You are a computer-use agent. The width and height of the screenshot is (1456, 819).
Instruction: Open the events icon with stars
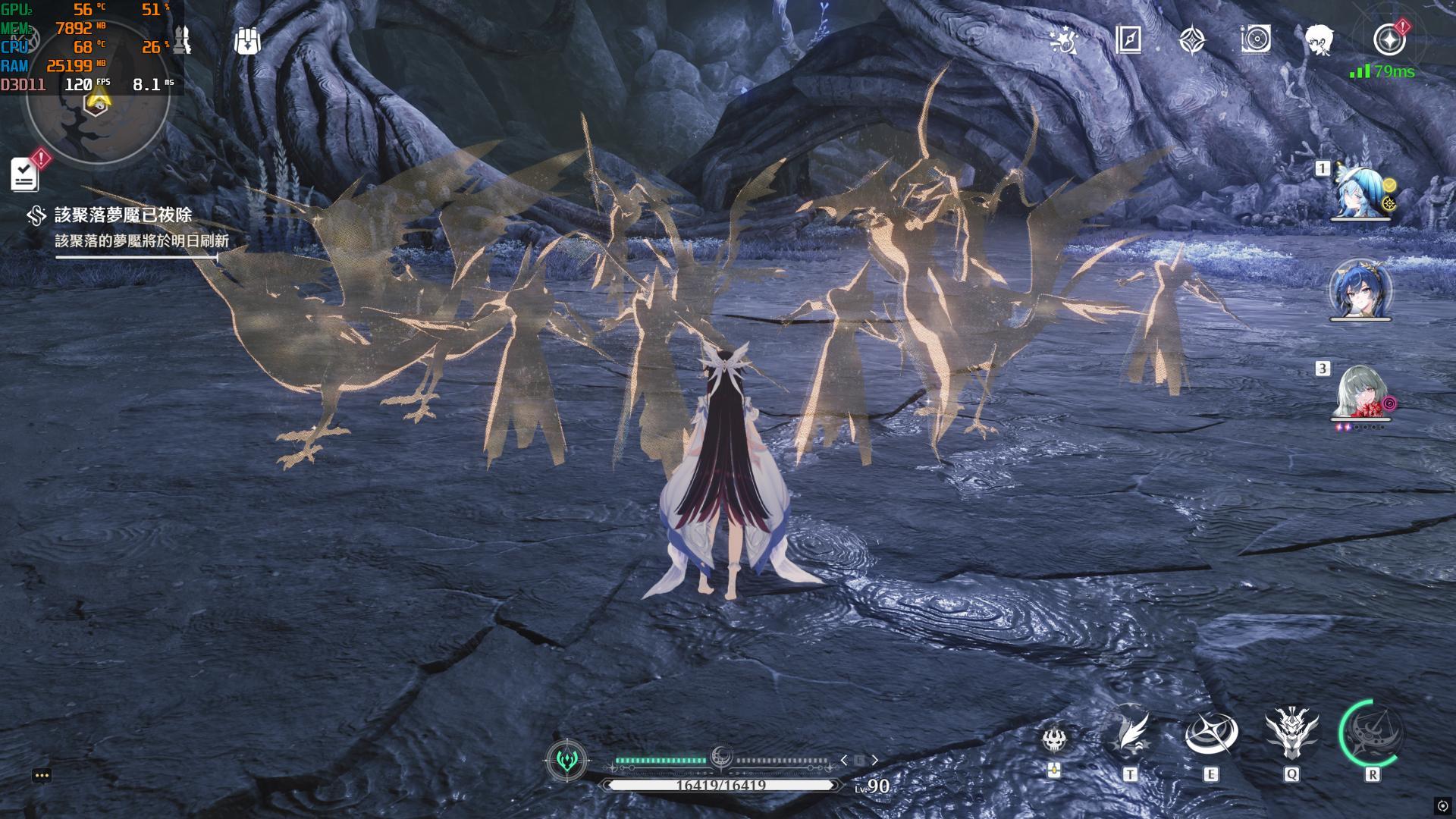tap(1065, 40)
